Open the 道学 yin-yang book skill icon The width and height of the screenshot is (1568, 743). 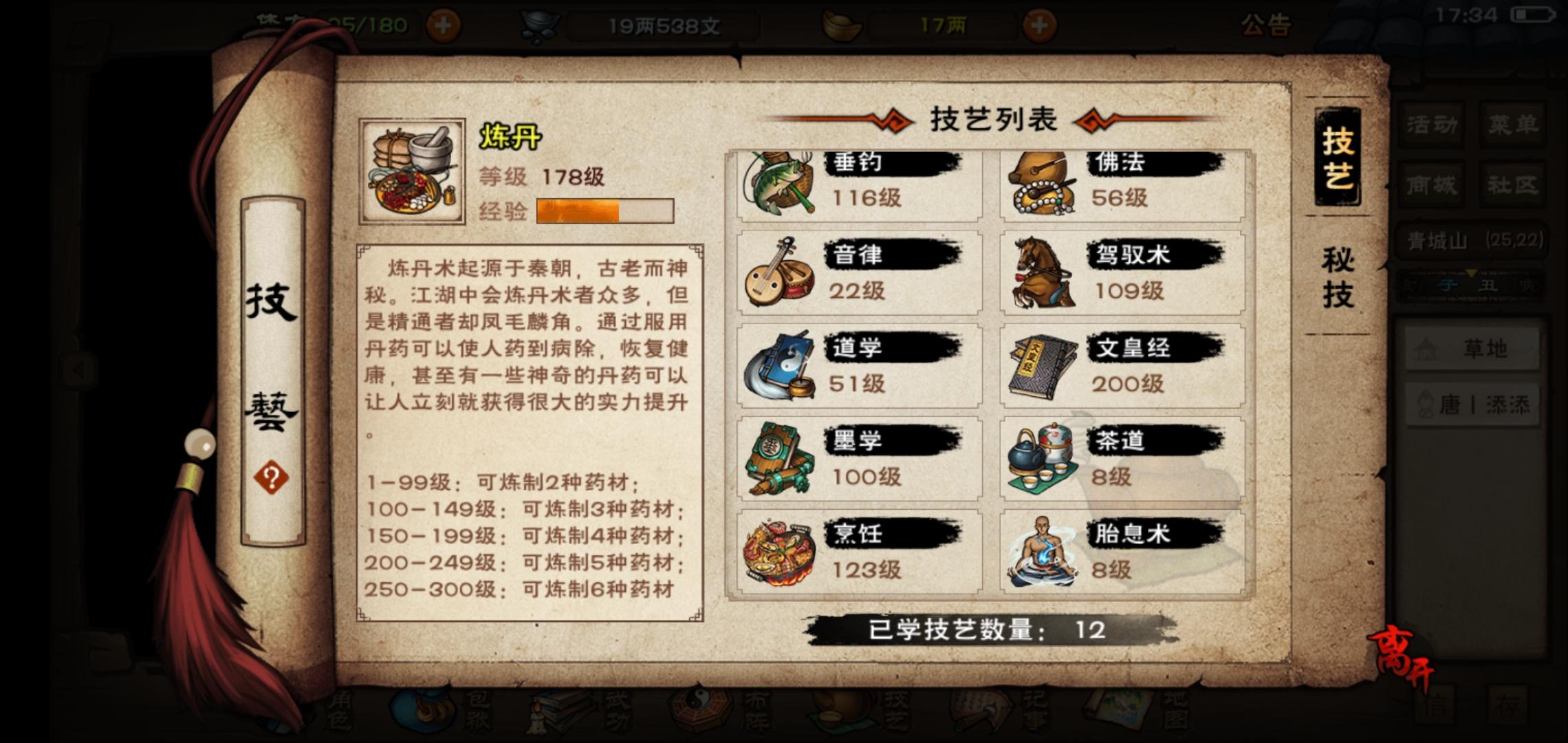781,365
